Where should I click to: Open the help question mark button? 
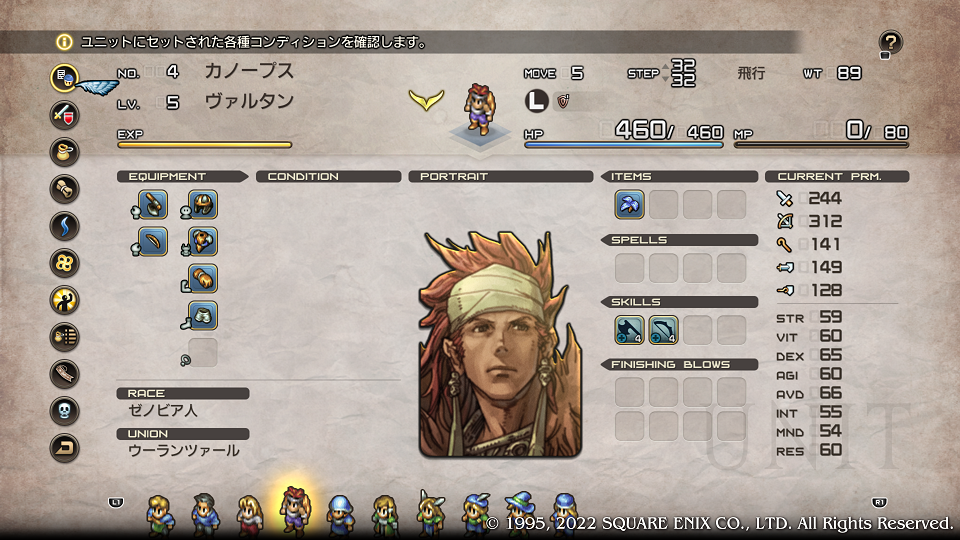coord(890,42)
